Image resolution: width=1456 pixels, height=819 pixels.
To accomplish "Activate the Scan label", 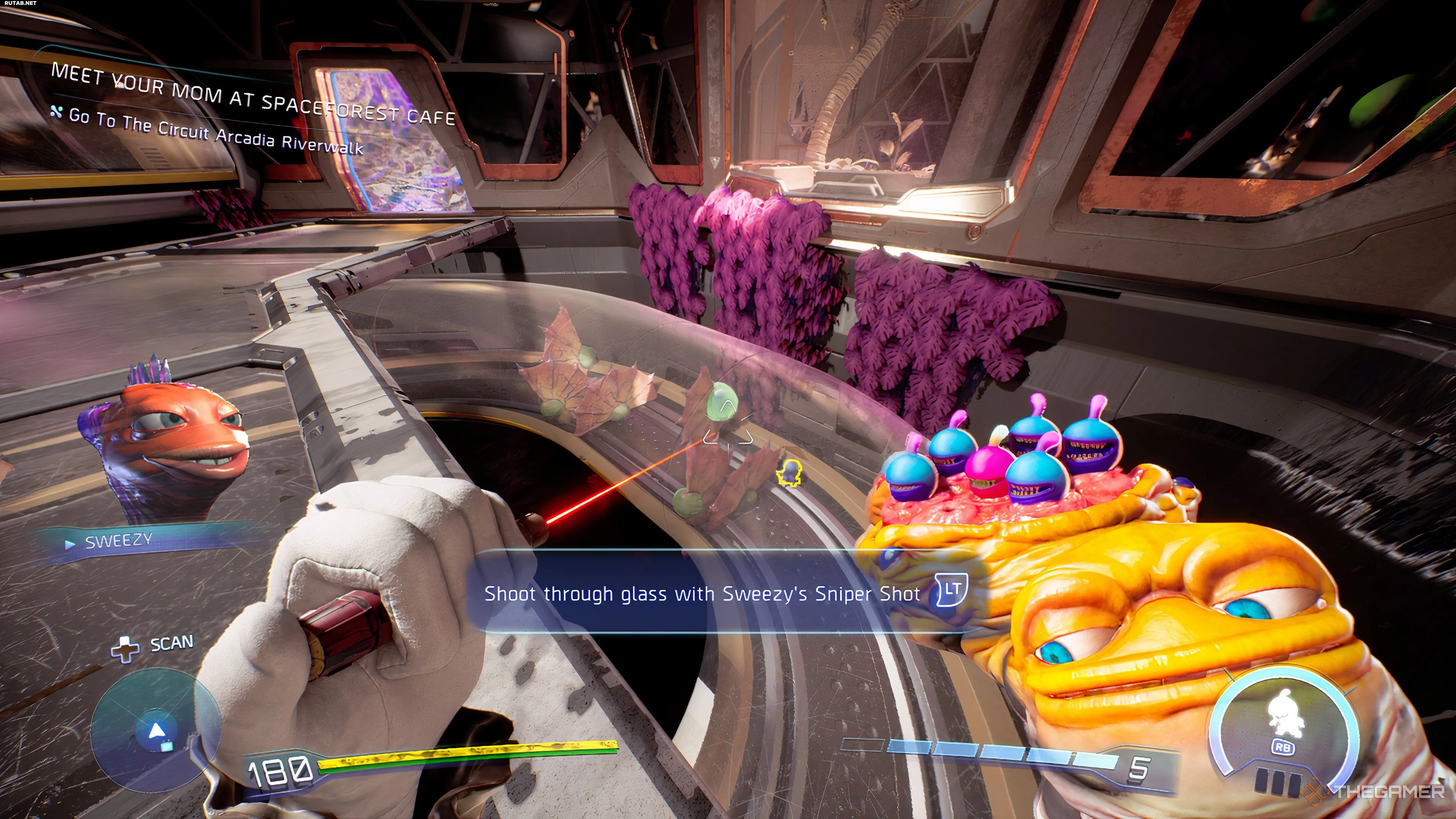I will [171, 643].
